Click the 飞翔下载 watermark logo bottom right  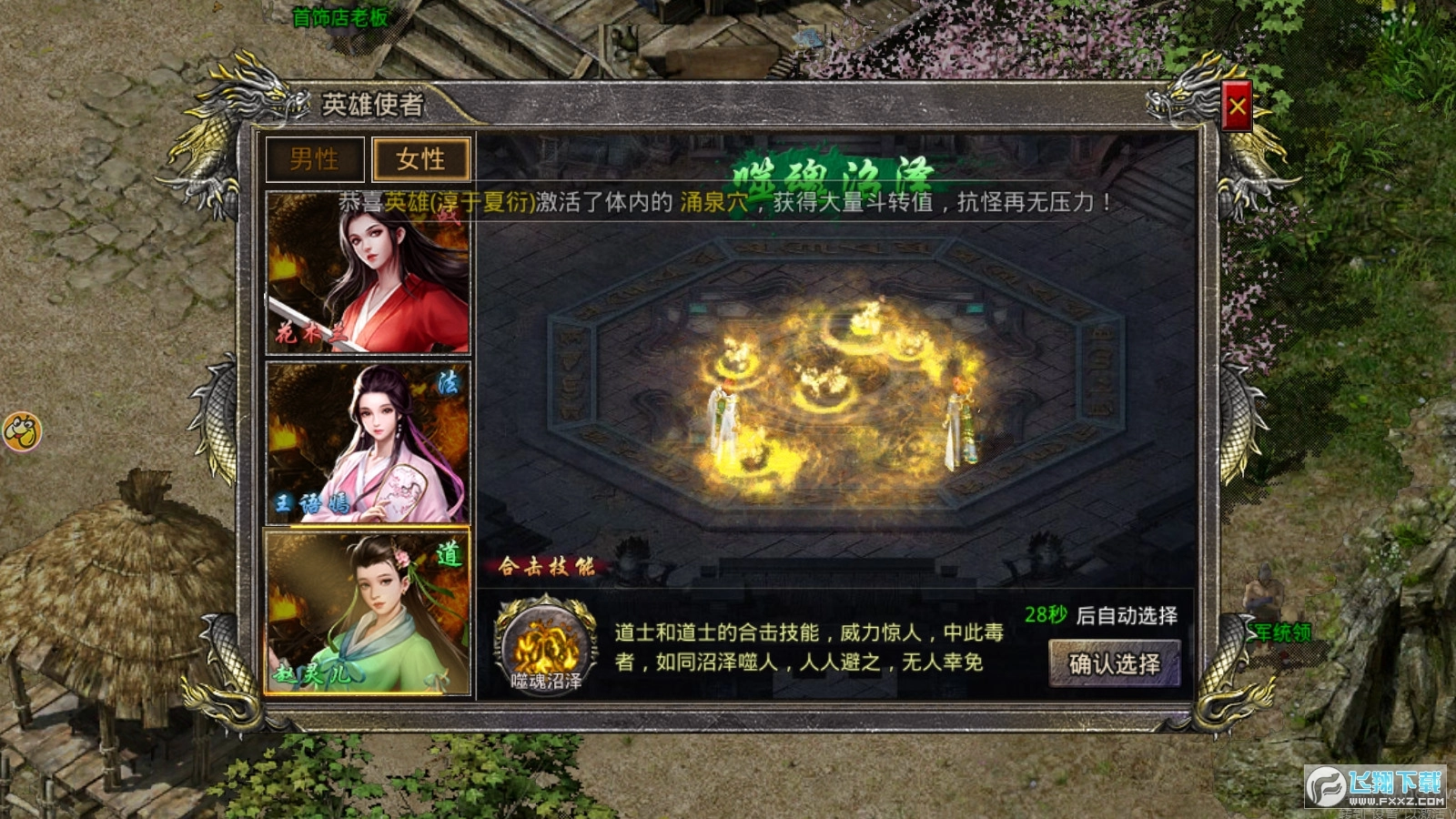(x=1376, y=788)
